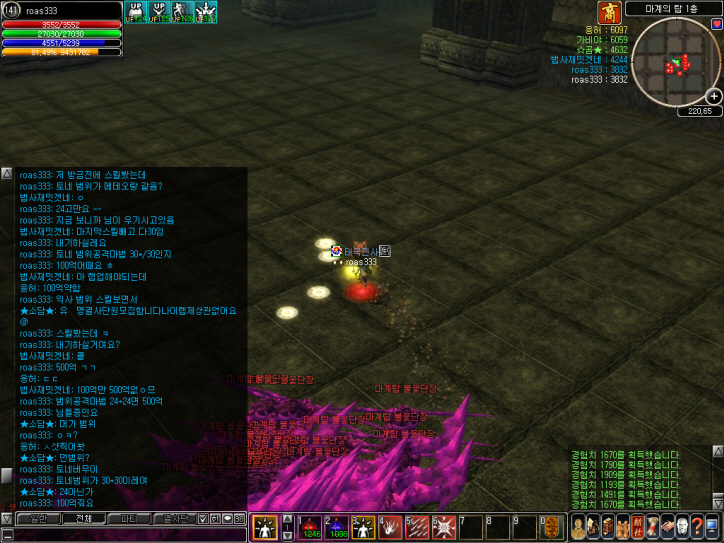This screenshot has width=724, height=543.
Task: Open the mask icon in bottom-right menu
Action: [x=680, y=526]
